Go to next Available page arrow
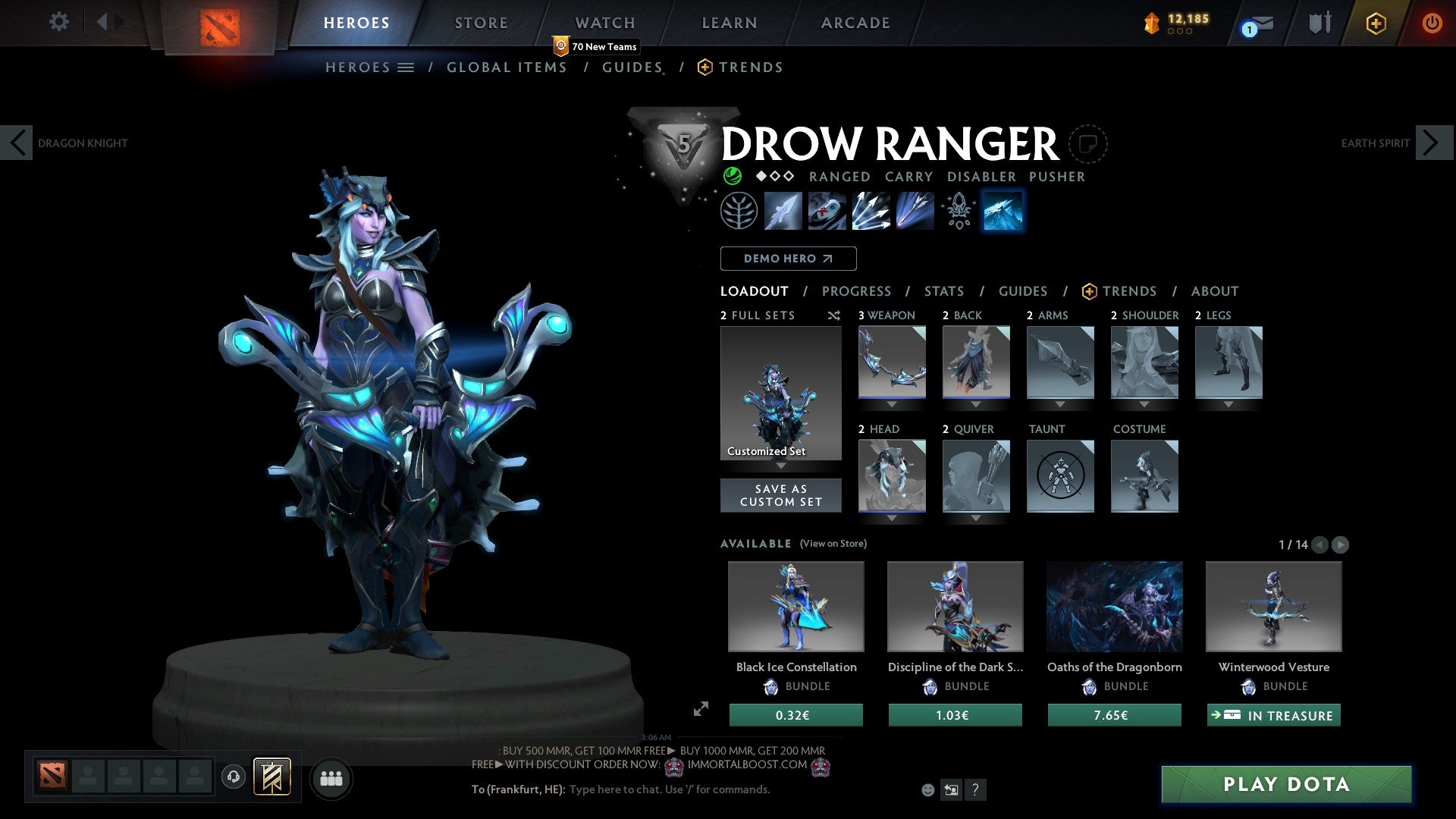 [x=1341, y=544]
